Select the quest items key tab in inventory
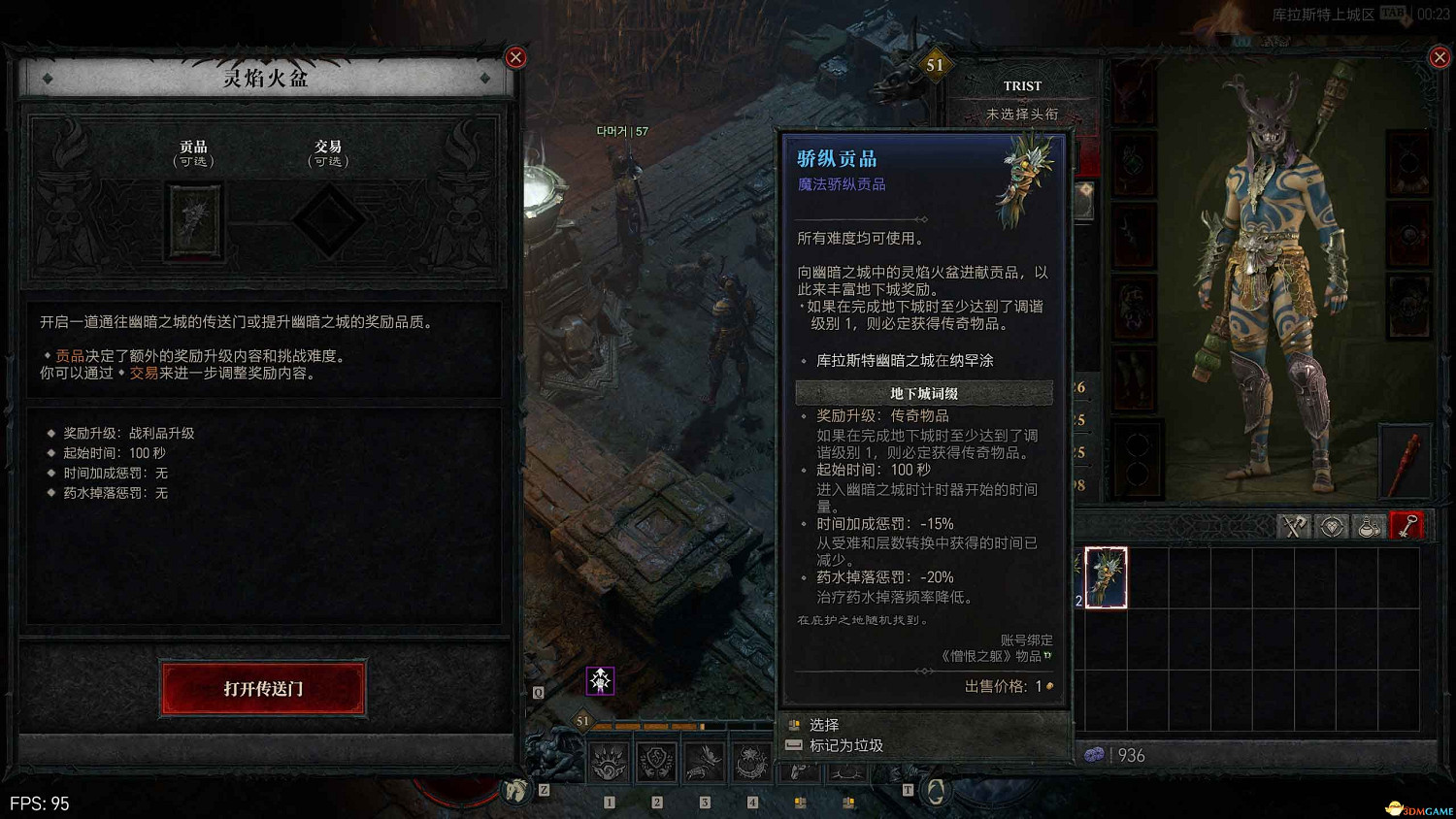The width and height of the screenshot is (1456, 819). 1408,526
